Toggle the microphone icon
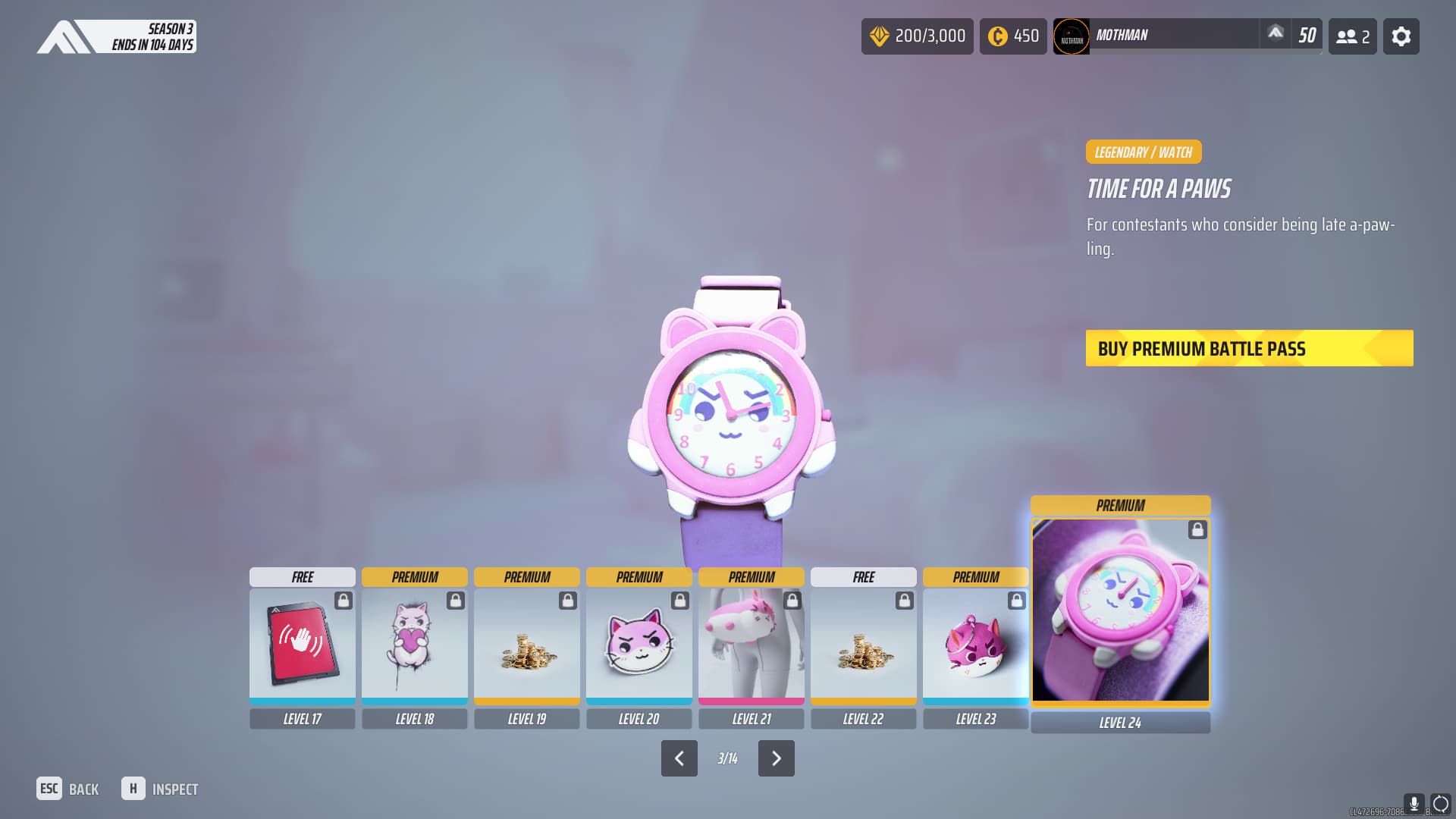The width and height of the screenshot is (1456, 819). 1413,804
